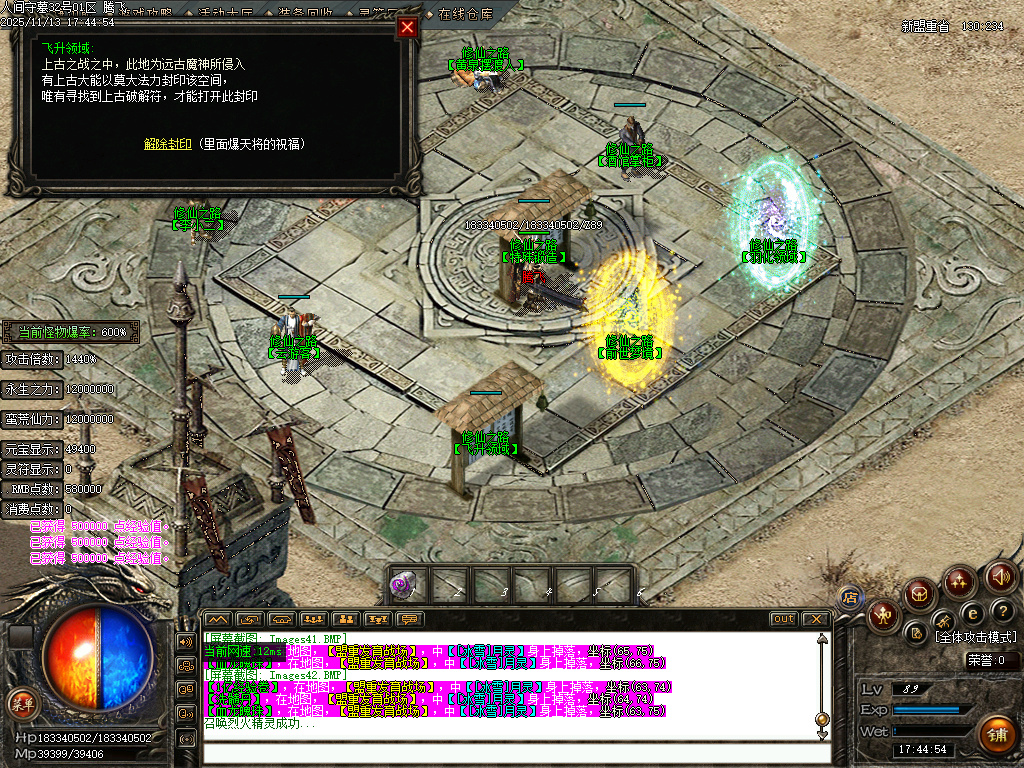Viewport: 1024px width, 768px height.
Task: Click the round 'e' button
Action: pyautogui.click(x=970, y=612)
